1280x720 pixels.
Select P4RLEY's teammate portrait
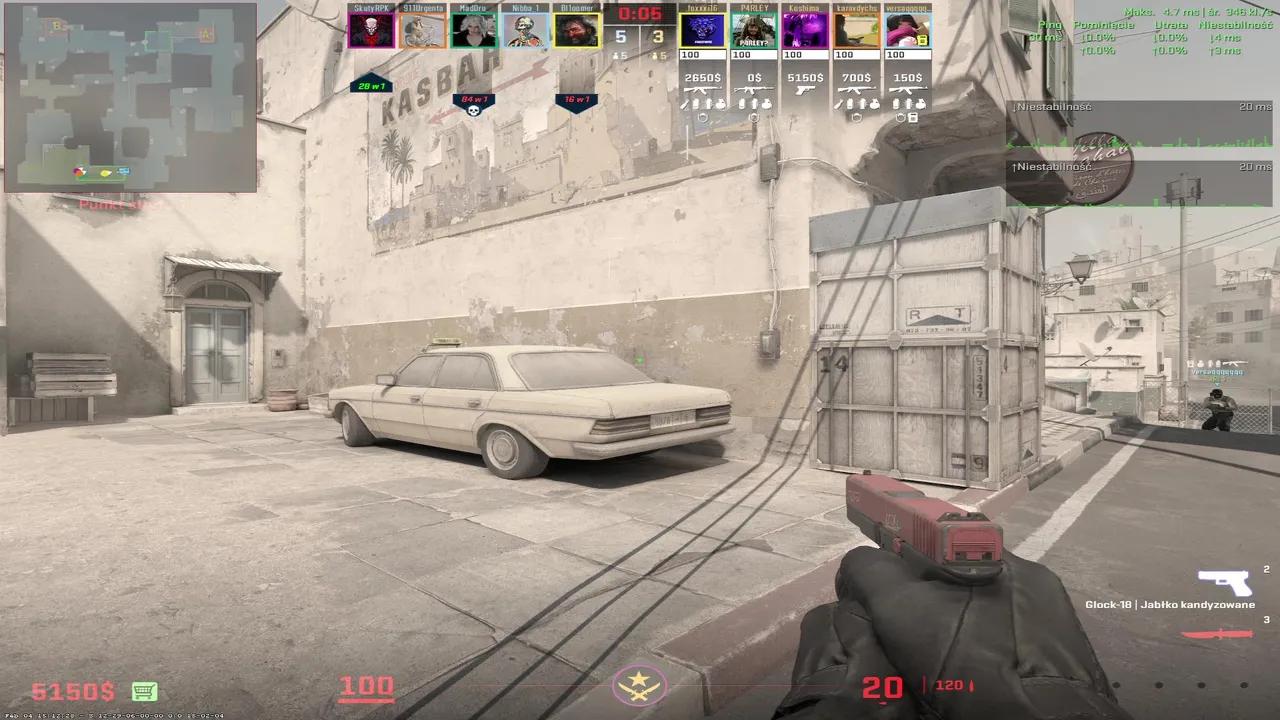pos(754,30)
